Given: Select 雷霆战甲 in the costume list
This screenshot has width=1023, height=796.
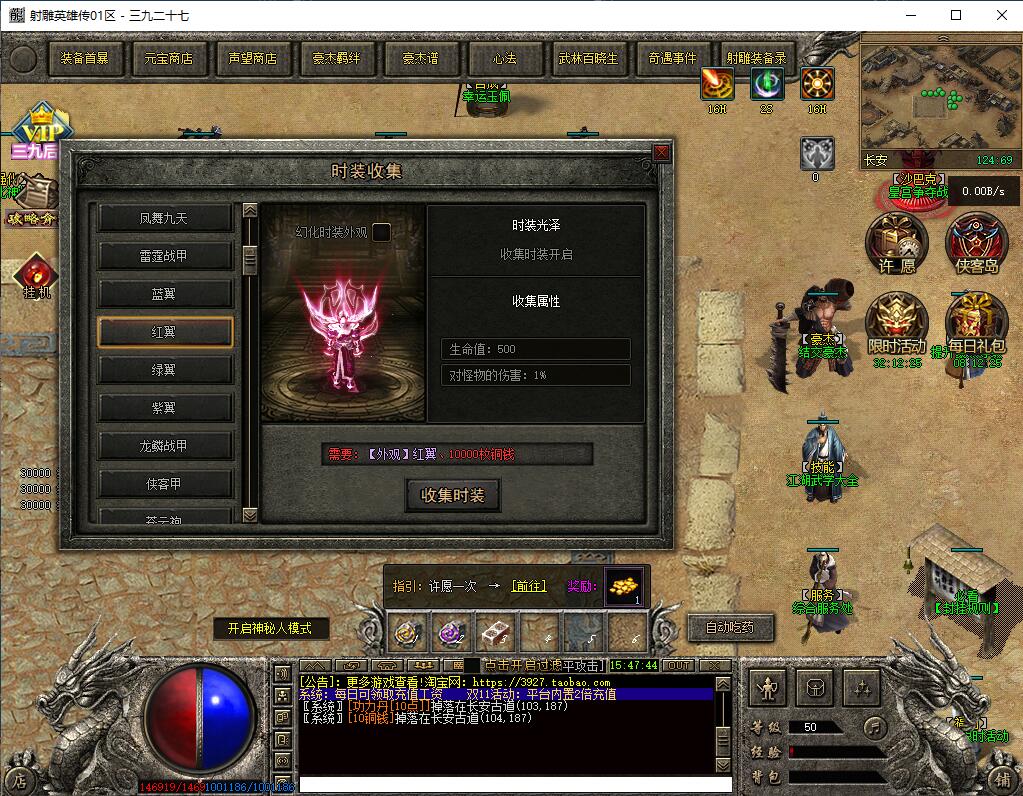Looking at the screenshot, I should (164, 256).
